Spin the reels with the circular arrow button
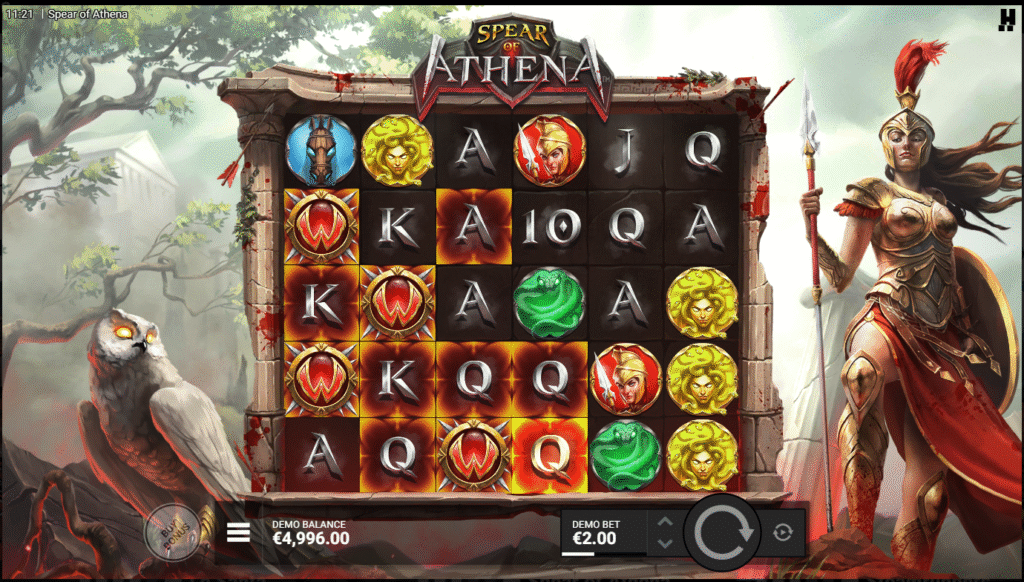Screen dimensions: 1024x582 point(724,532)
